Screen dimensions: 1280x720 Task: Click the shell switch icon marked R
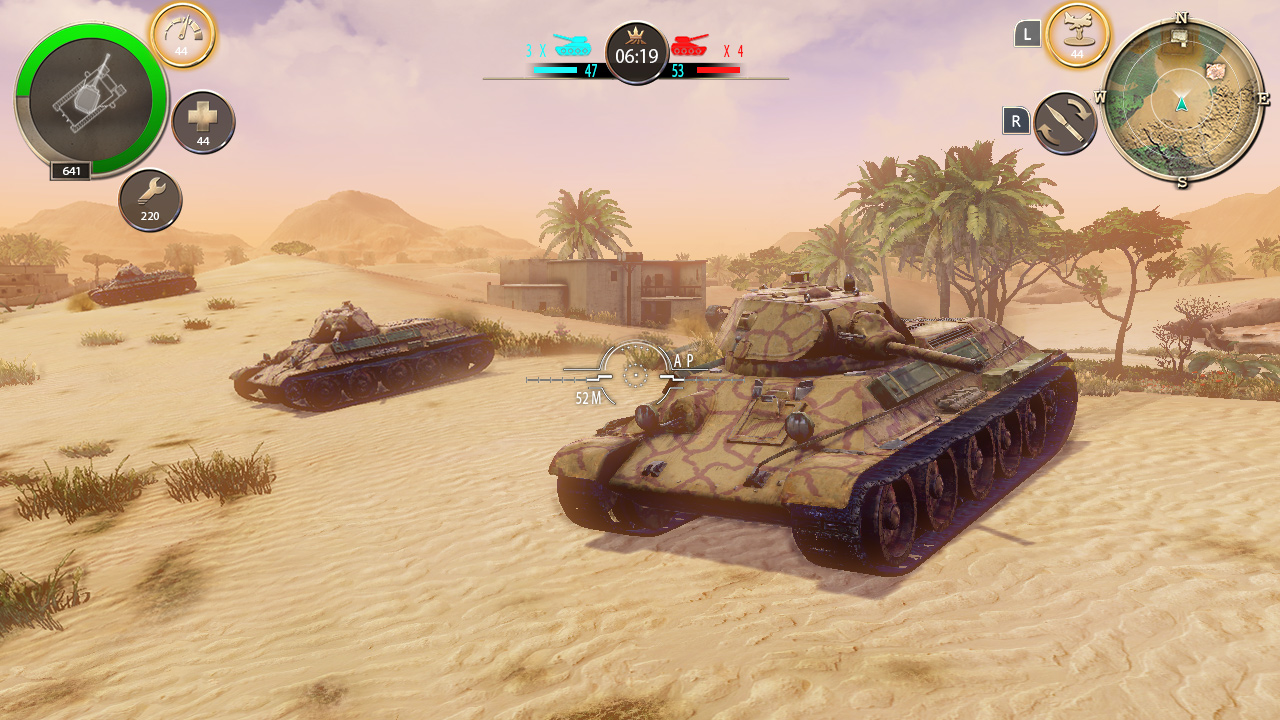(1063, 120)
